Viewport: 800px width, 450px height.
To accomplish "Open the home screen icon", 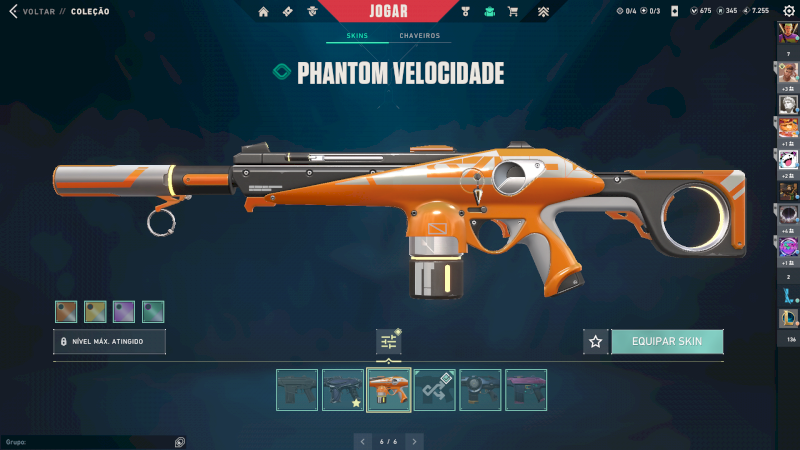I will pos(264,12).
